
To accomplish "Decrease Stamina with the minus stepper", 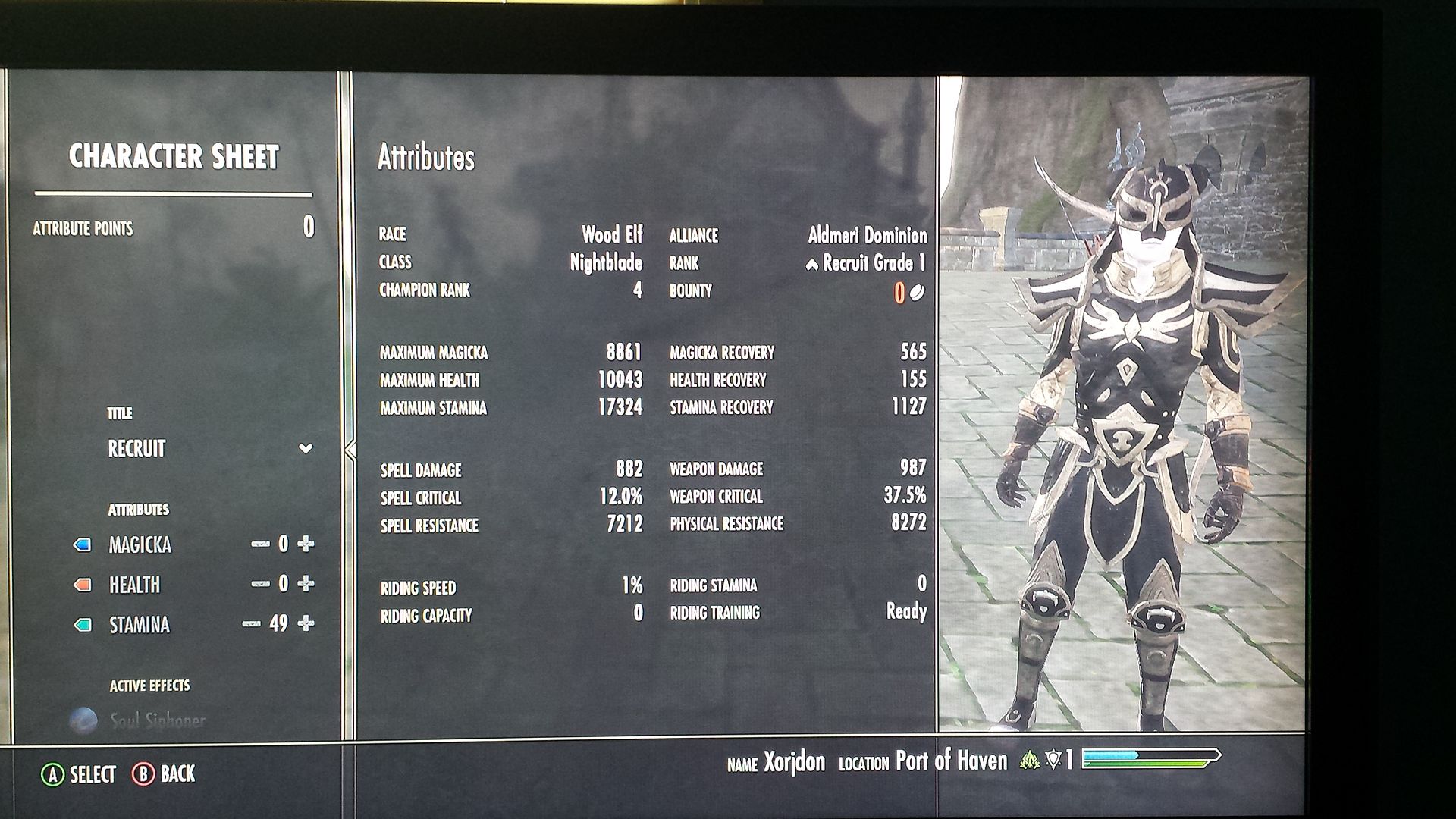I will [x=251, y=625].
